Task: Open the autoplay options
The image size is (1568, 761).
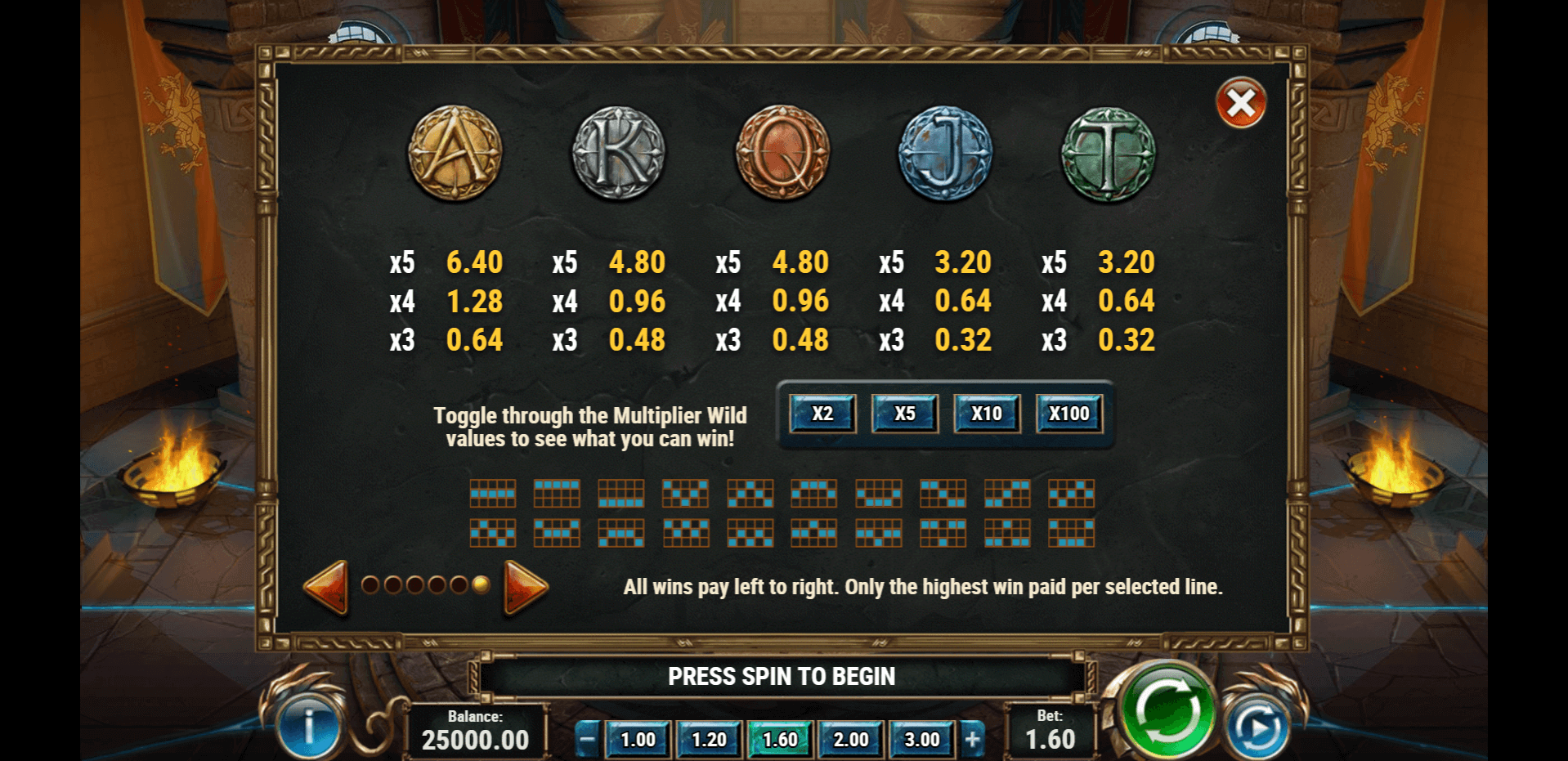Action: [1257, 727]
